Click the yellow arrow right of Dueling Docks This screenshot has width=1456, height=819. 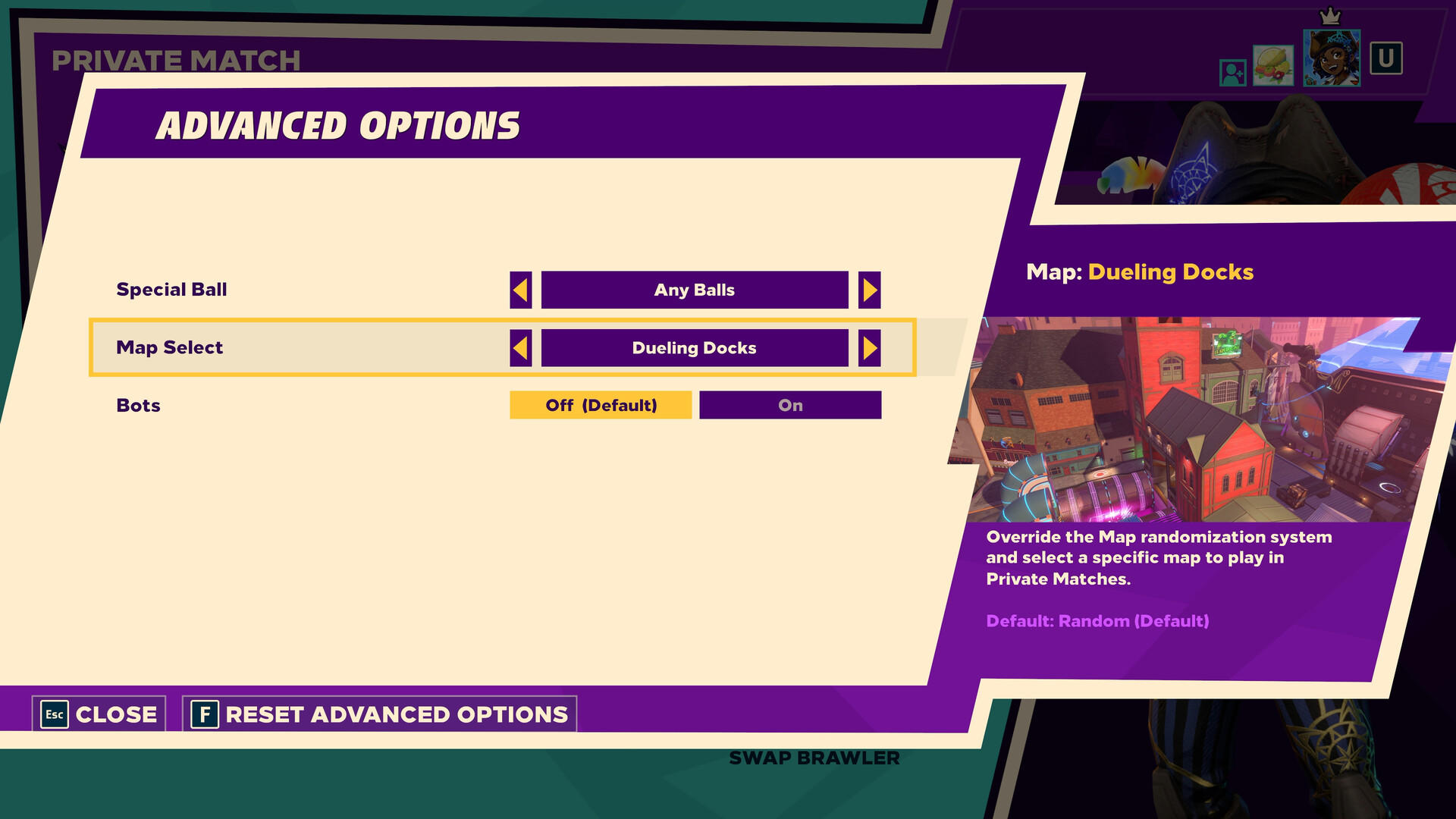tap(870, 347)
